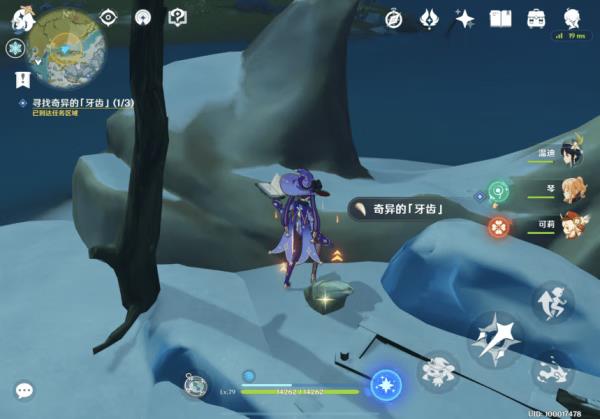This screenshot has width=600, height=419.
Task: Open the chat speech bubble
Action: [x=24, y=390]
